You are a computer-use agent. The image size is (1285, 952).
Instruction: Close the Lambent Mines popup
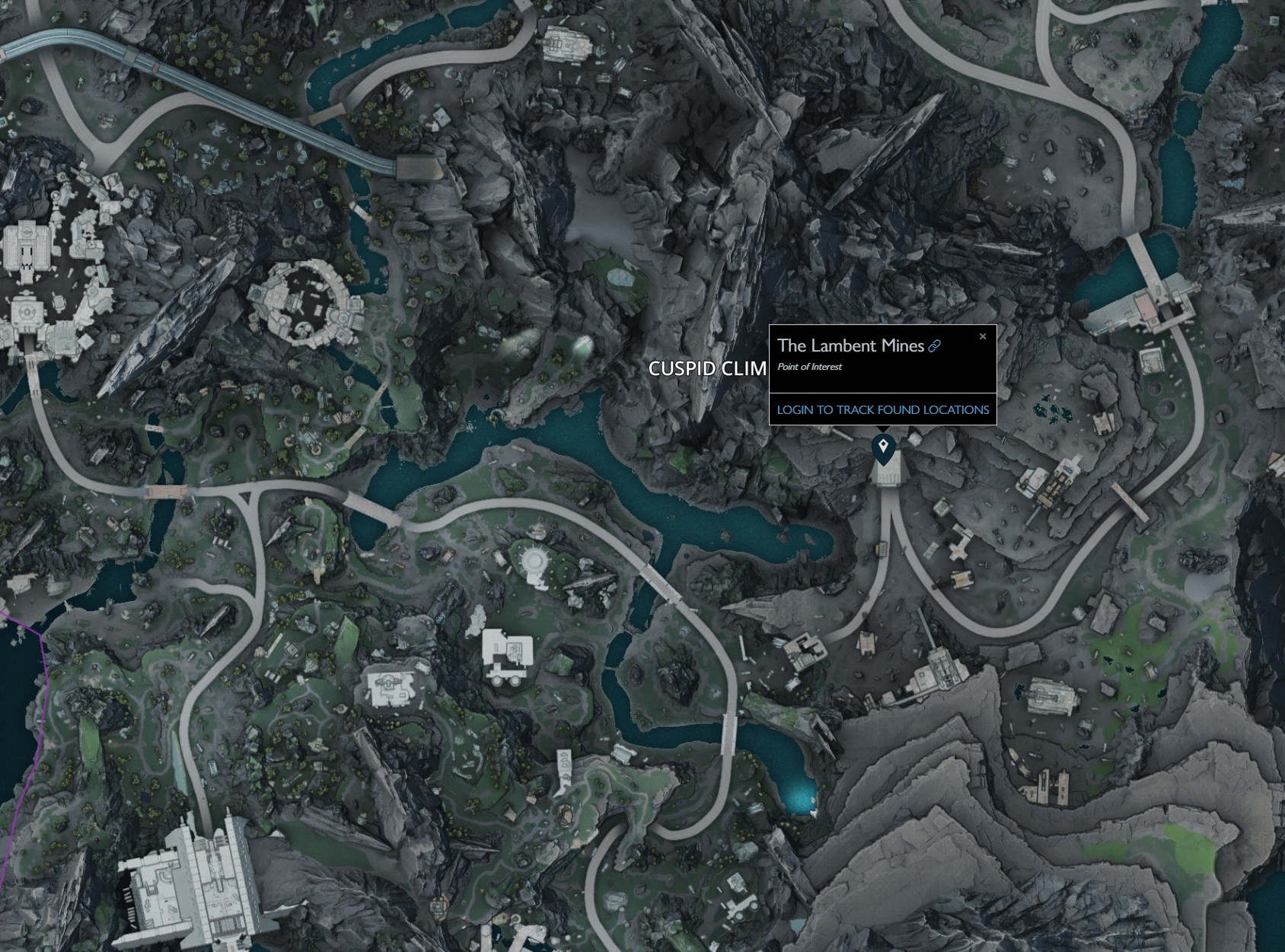click(x=982, y=336)
